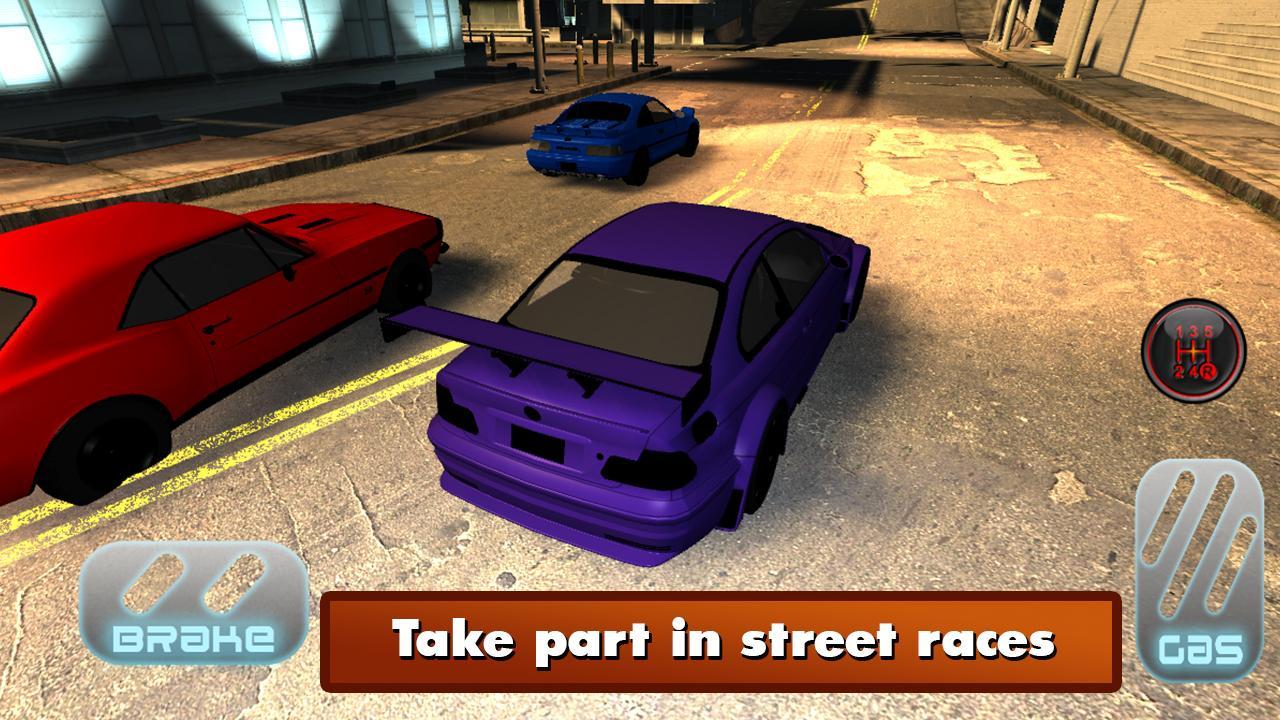Select 4th gear on the shifter diagram
Image resolution: width=1280 pixels, height=720 pixels.
pos(1193,371)
